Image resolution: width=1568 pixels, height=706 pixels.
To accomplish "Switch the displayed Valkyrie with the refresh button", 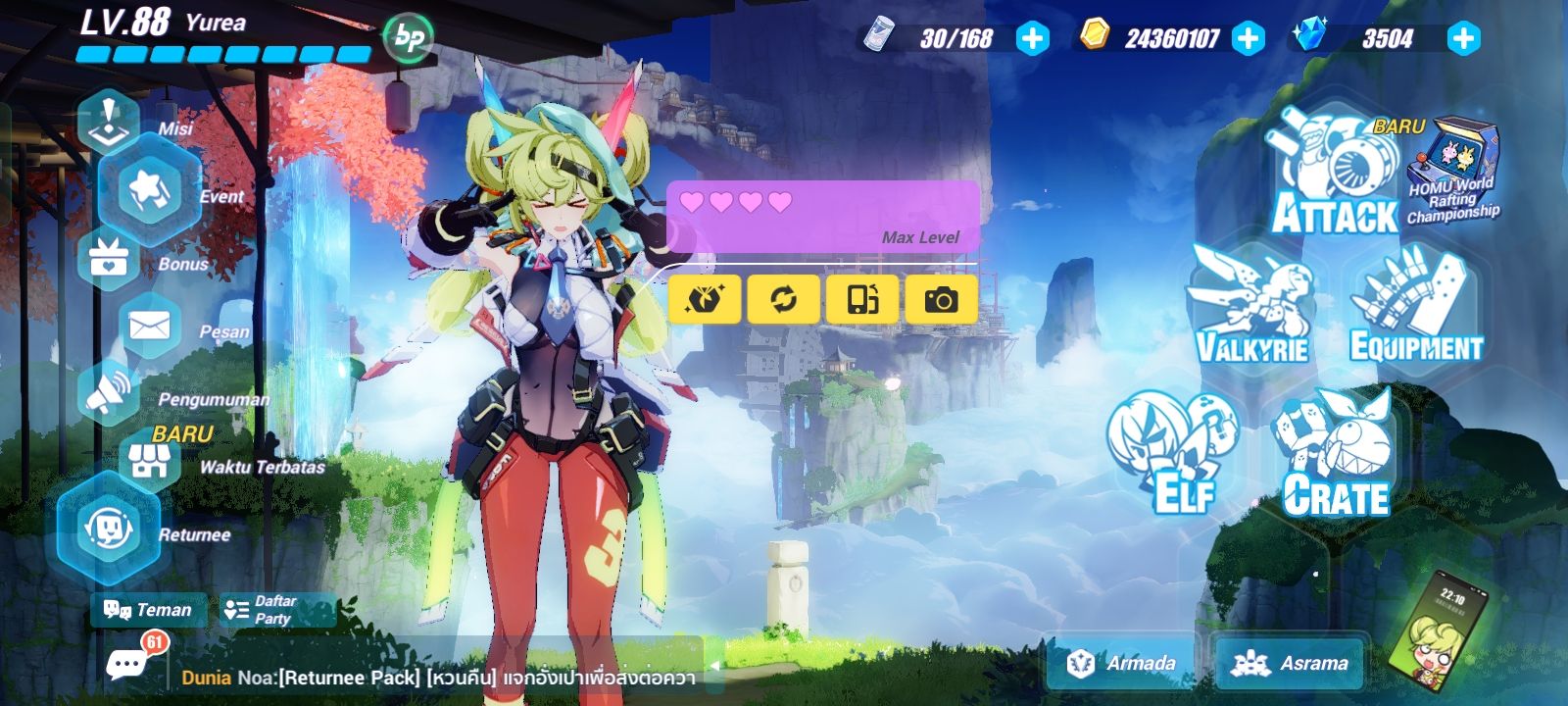I will (x=782, y=299).
